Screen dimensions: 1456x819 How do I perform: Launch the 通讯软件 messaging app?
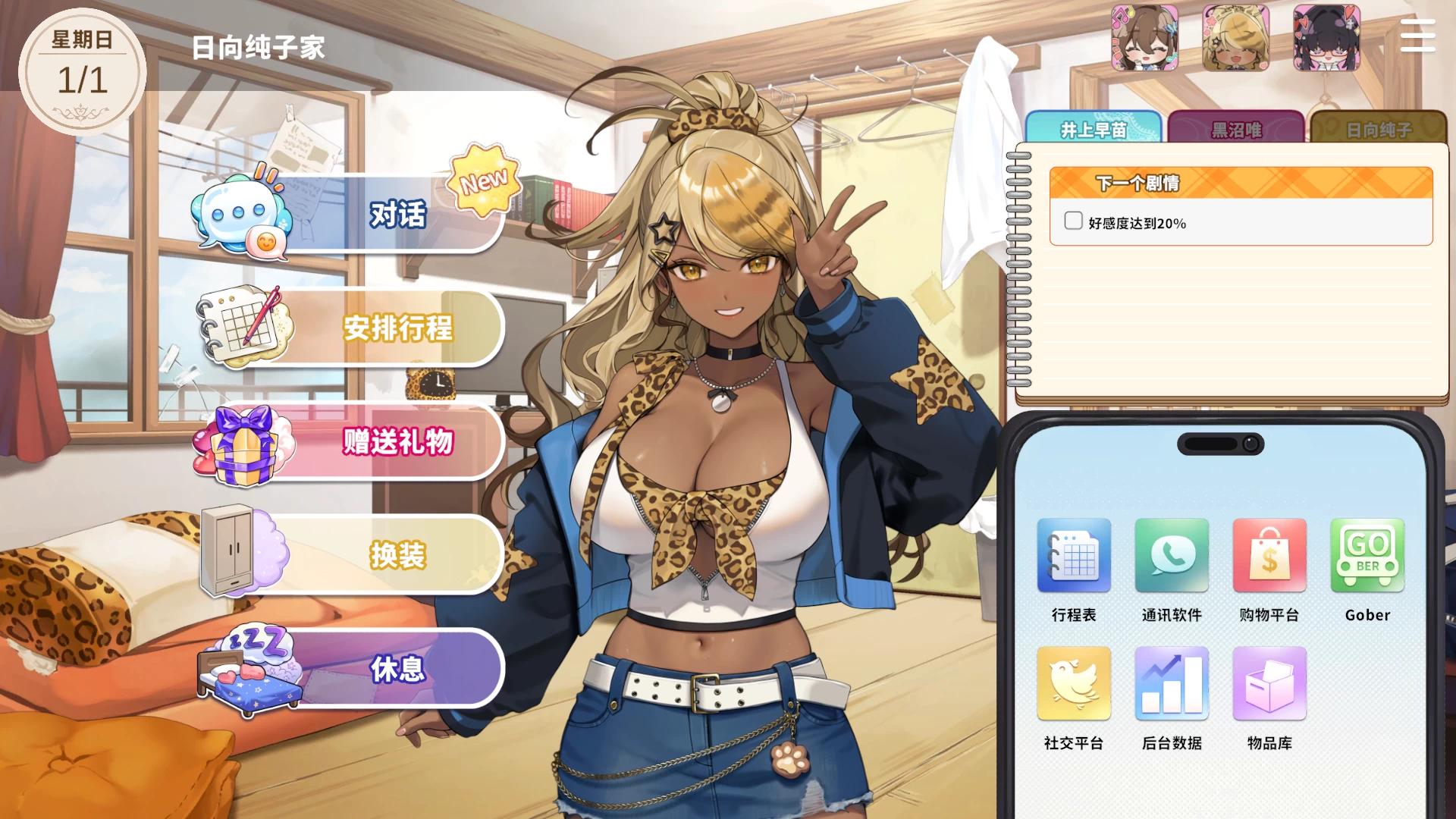pyautogui.click(x=1172, y=557)
